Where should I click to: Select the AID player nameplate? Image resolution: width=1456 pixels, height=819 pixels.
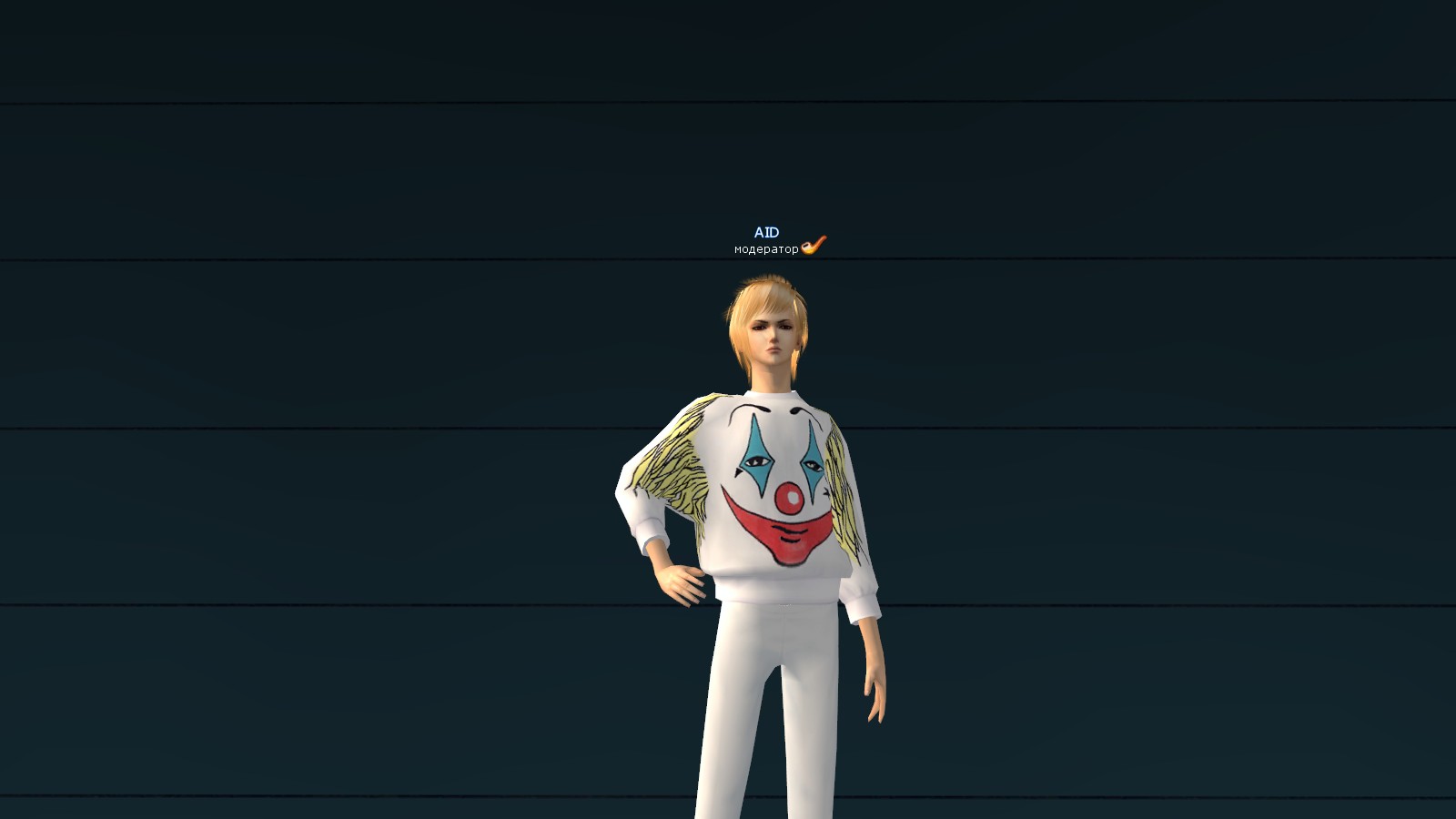click(766, 233)
